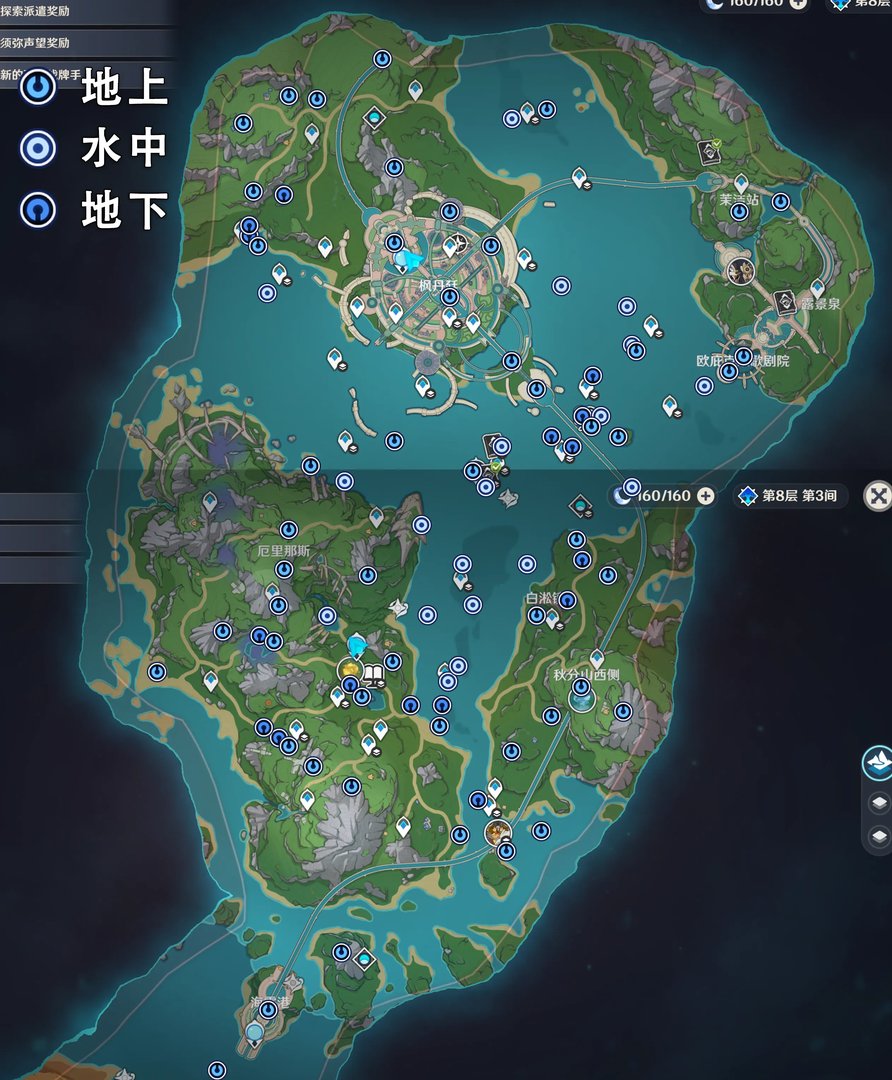This screenshot has width=892, height=1080.
Task: Select the glowing orb marker under 秋分山西侧
Action: [x=581, y=699]
